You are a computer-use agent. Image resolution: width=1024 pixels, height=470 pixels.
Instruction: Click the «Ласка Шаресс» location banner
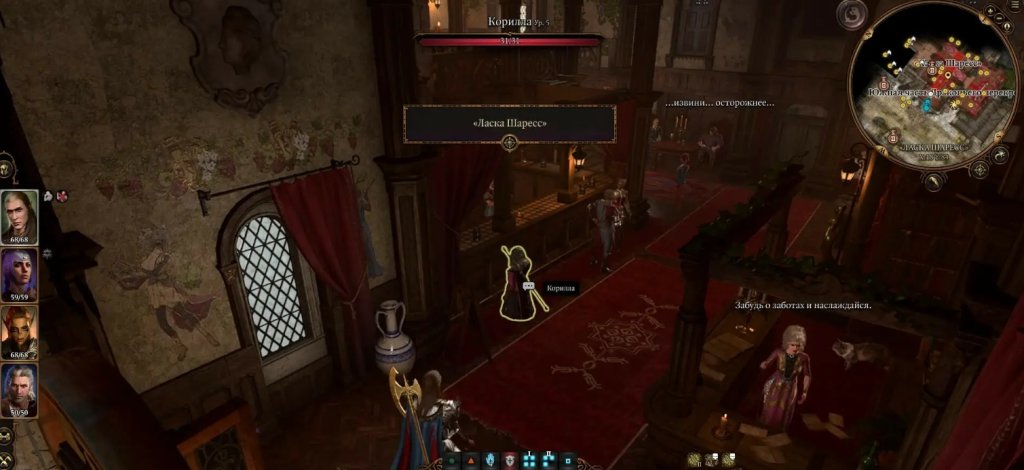click(509, 123)
